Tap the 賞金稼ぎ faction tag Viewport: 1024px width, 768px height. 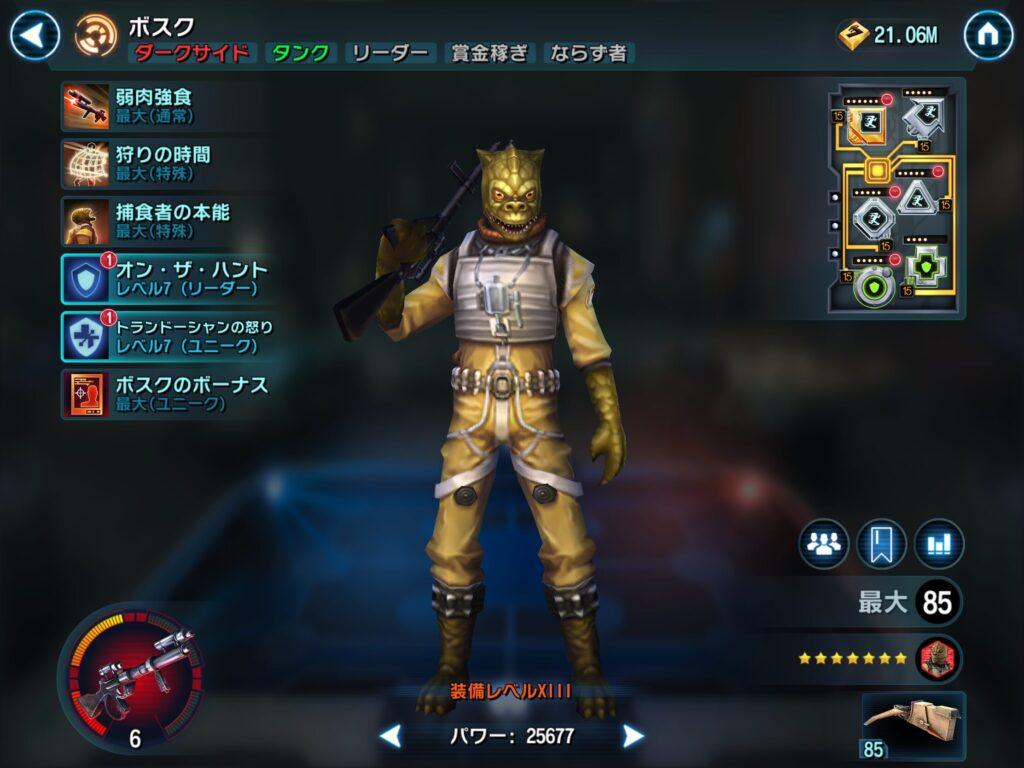pyautogui.click(x=490, y=54)
